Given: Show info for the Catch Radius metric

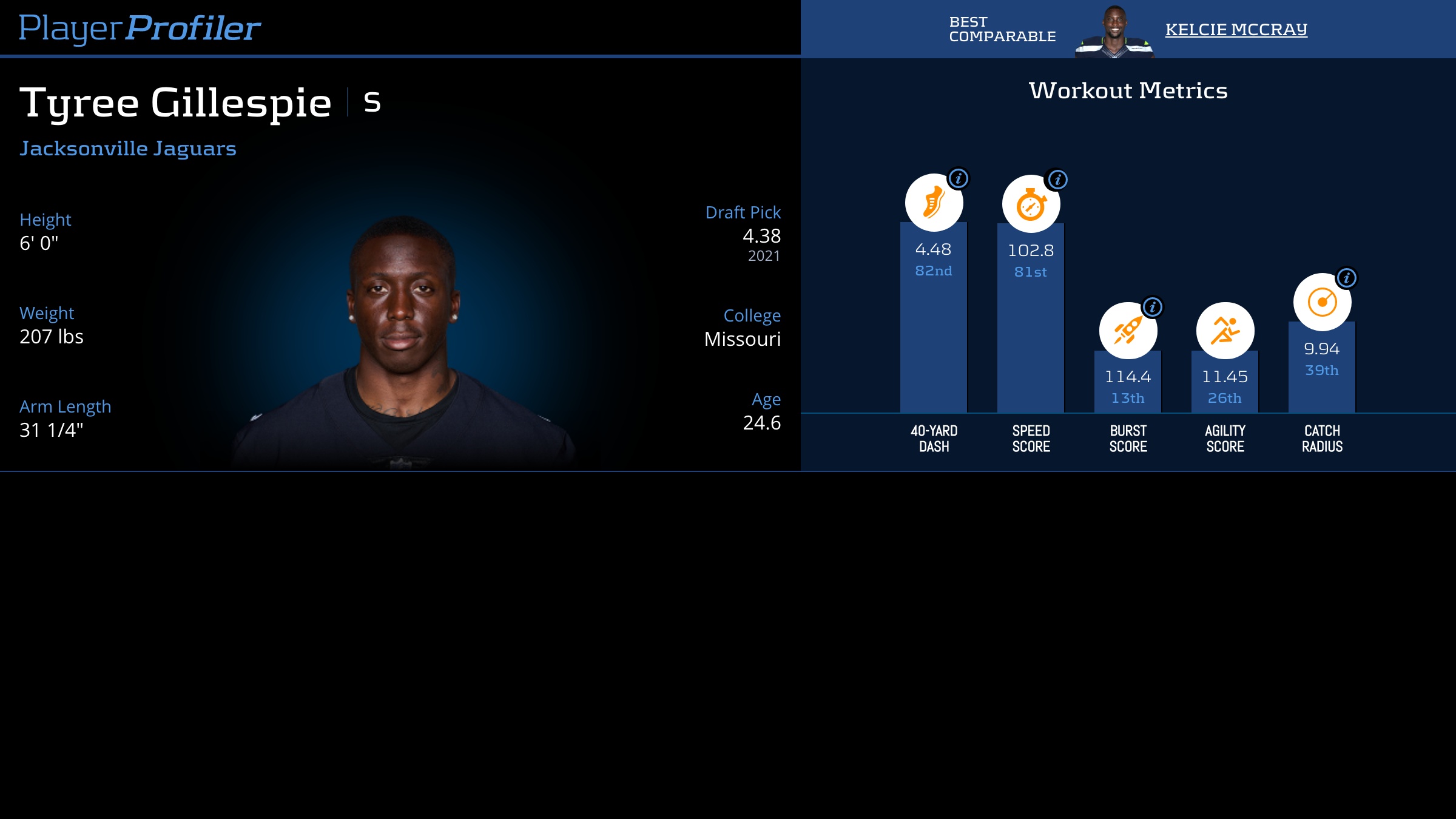Looking at the screenshot, I should click(1346, 278).
